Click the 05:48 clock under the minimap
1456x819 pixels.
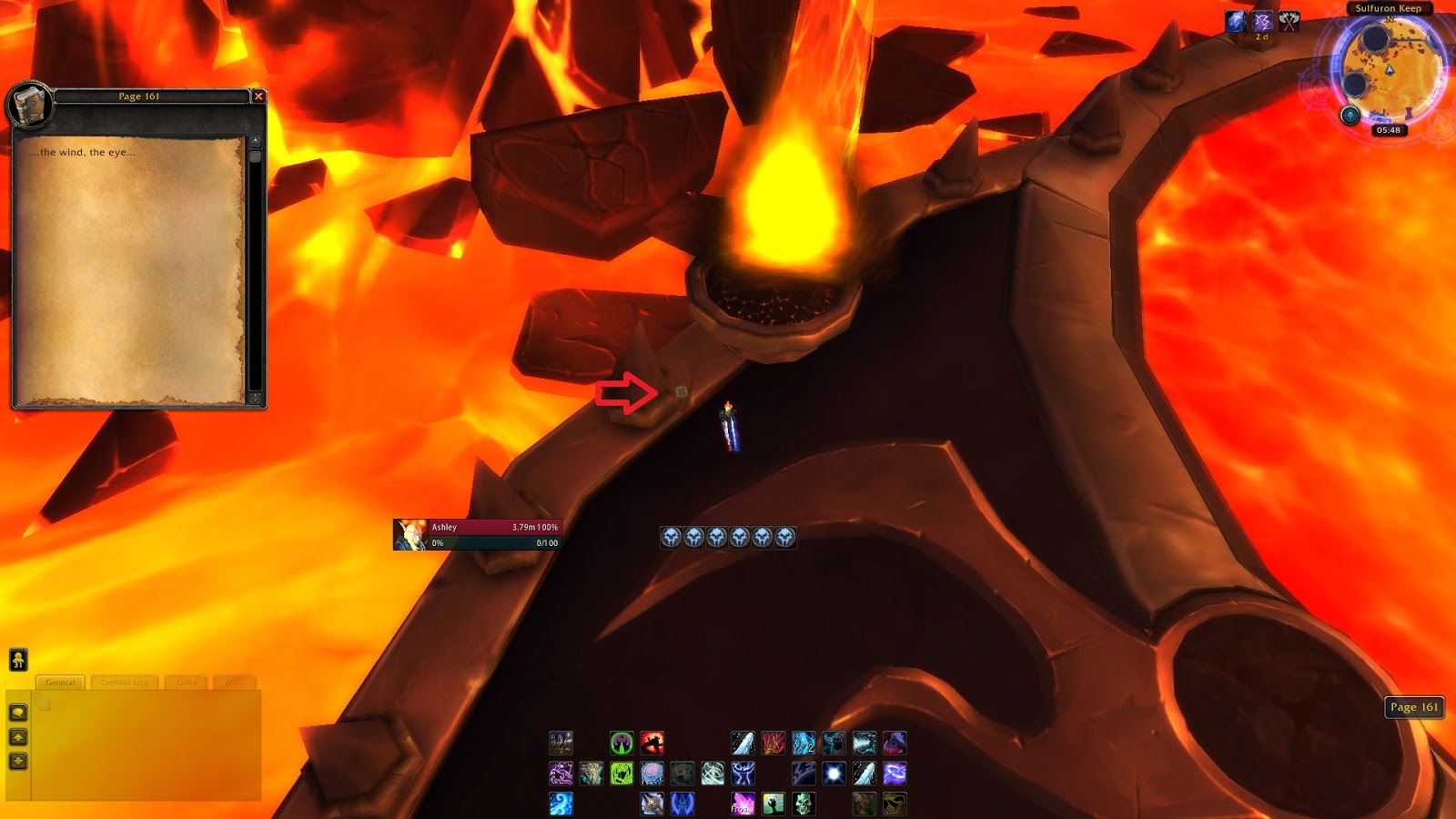[1391, 130]
